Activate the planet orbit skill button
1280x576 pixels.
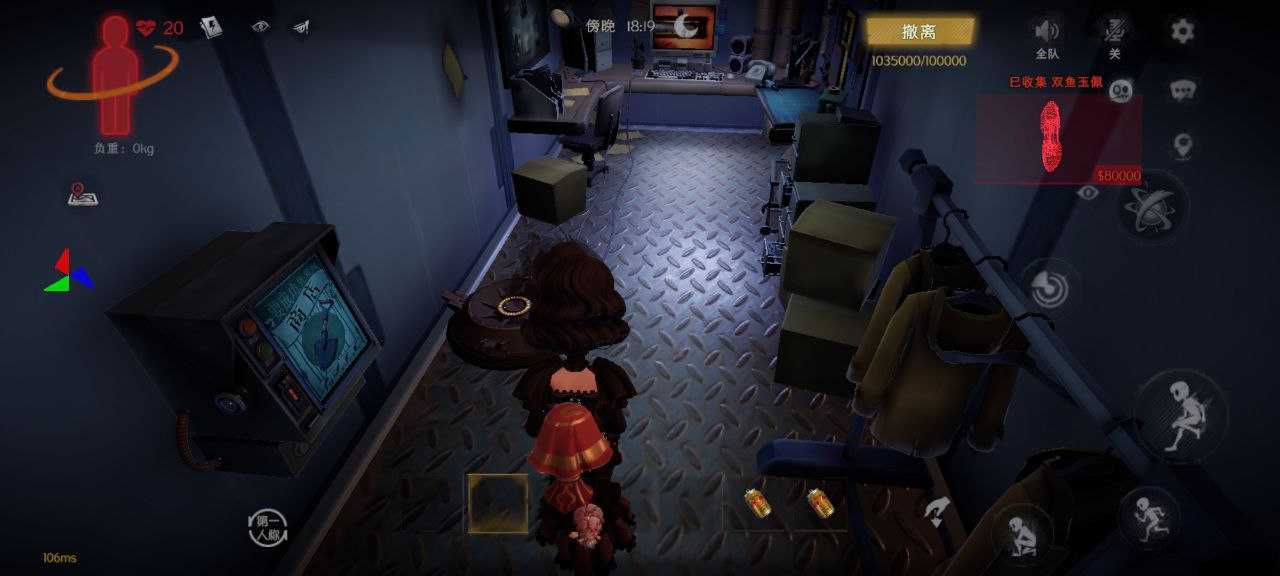(1152, 207)
